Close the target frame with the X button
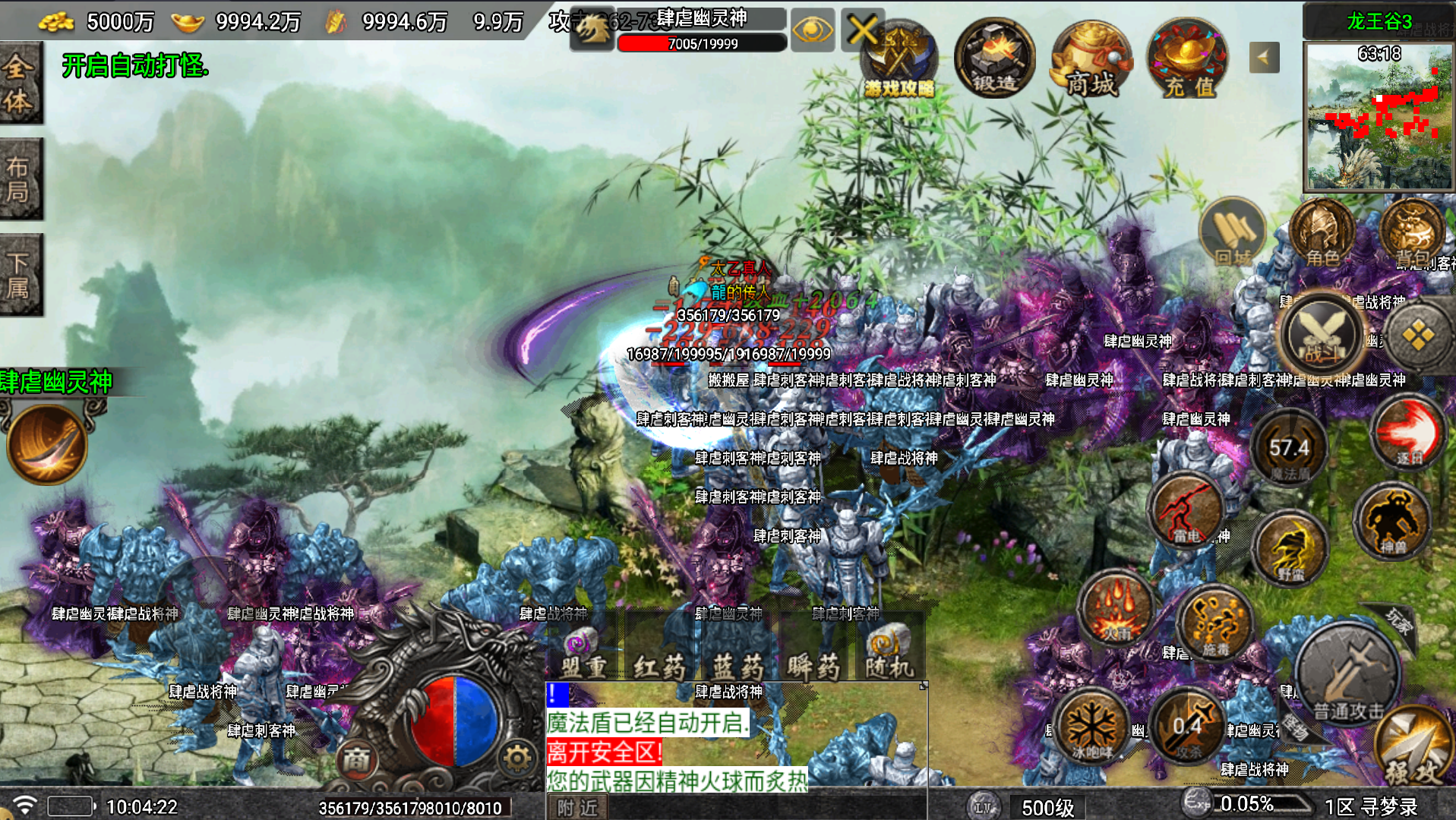The width and height of the screenshot is (1456, 820). point(863,30)
